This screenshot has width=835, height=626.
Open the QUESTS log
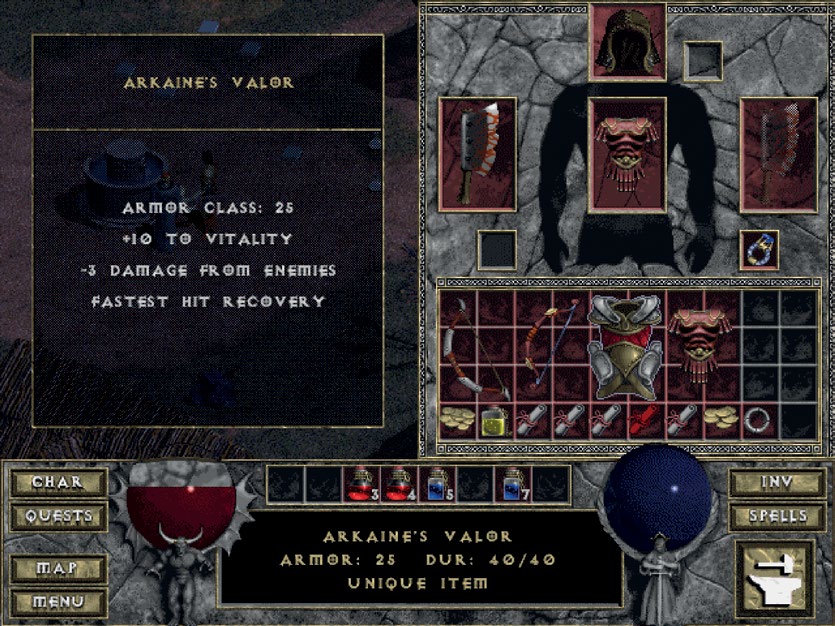tap(58, 516)
